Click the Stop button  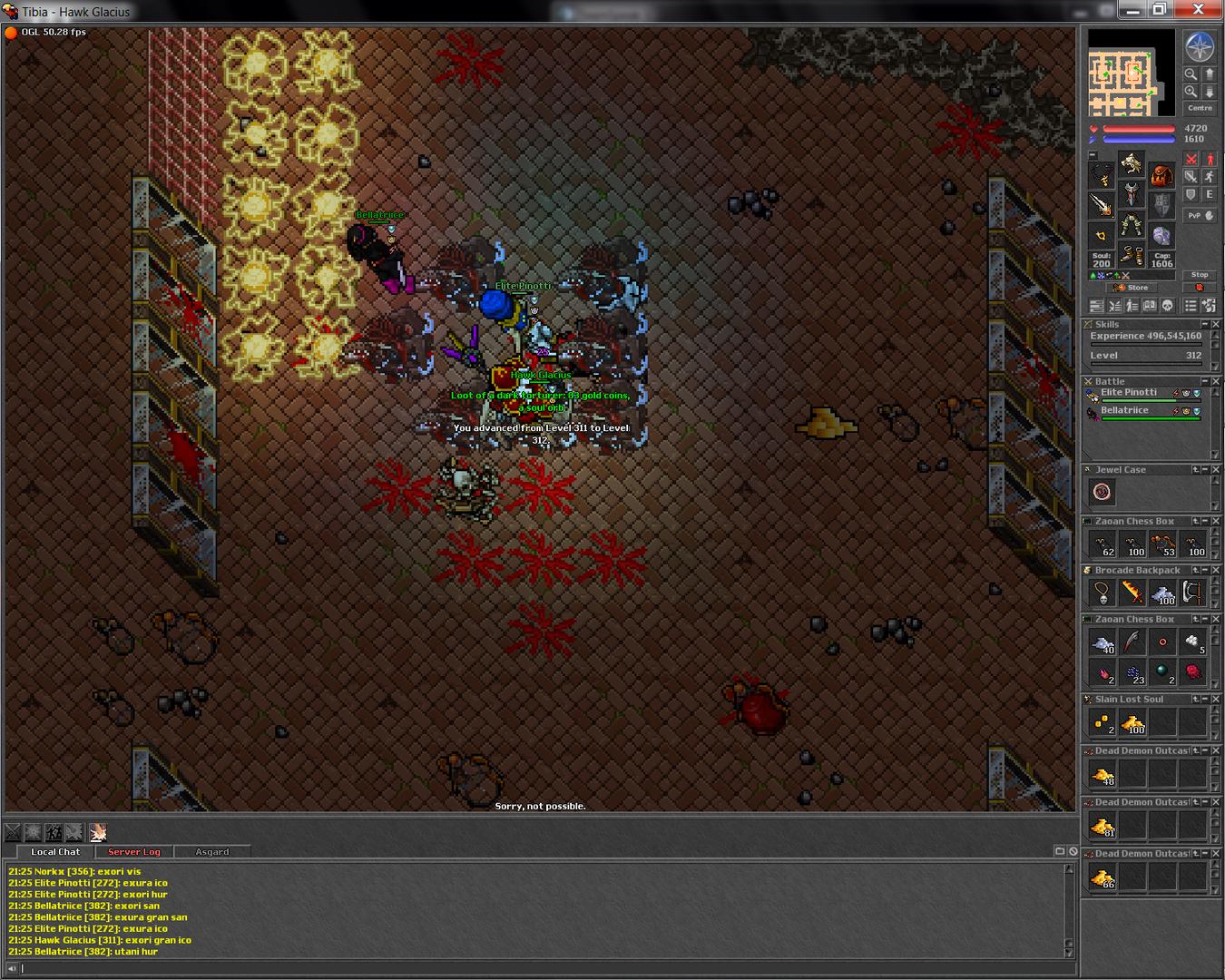tap(1199, 275)
